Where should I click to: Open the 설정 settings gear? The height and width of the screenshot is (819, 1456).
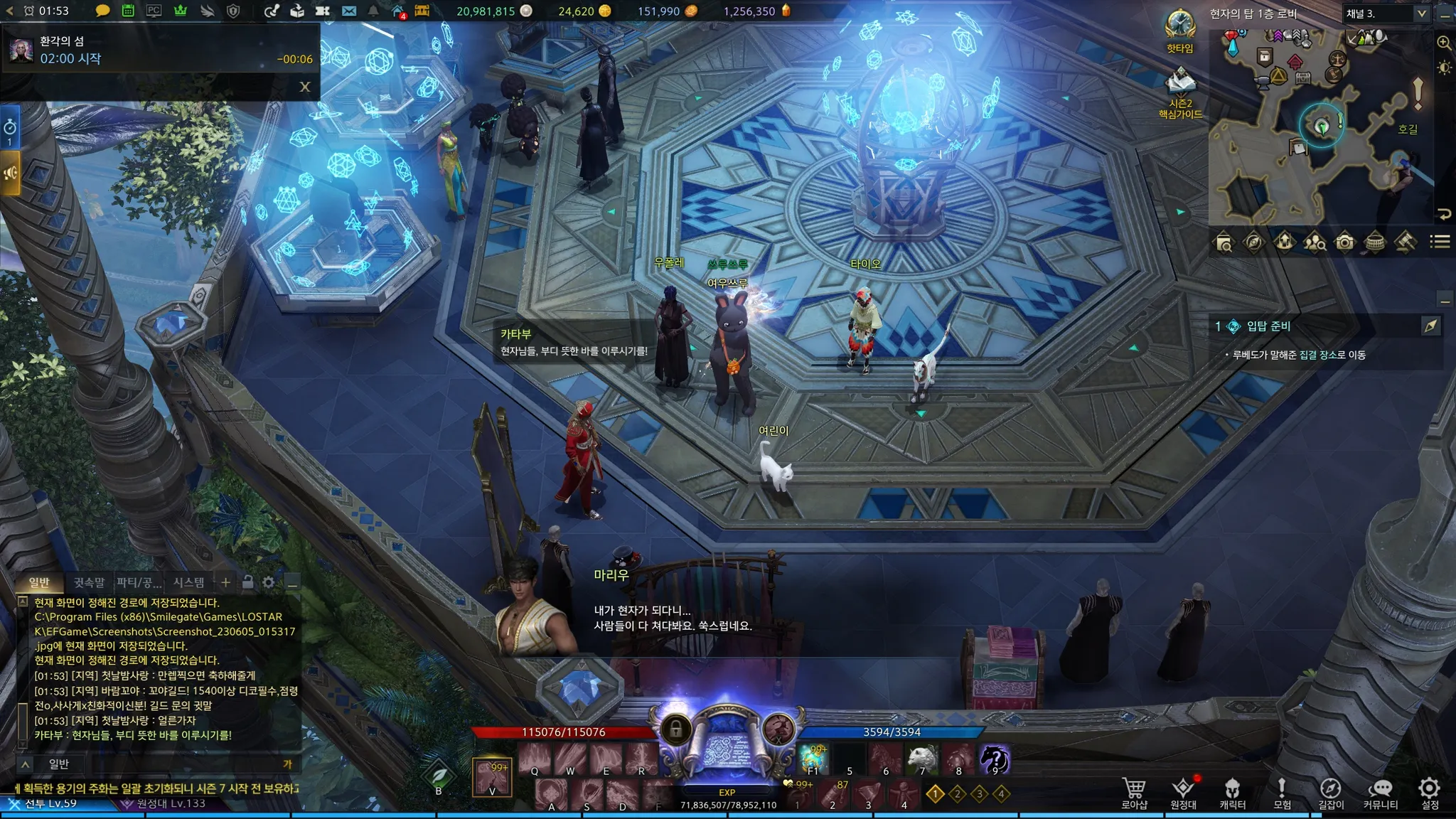[x=1430, y=793]
